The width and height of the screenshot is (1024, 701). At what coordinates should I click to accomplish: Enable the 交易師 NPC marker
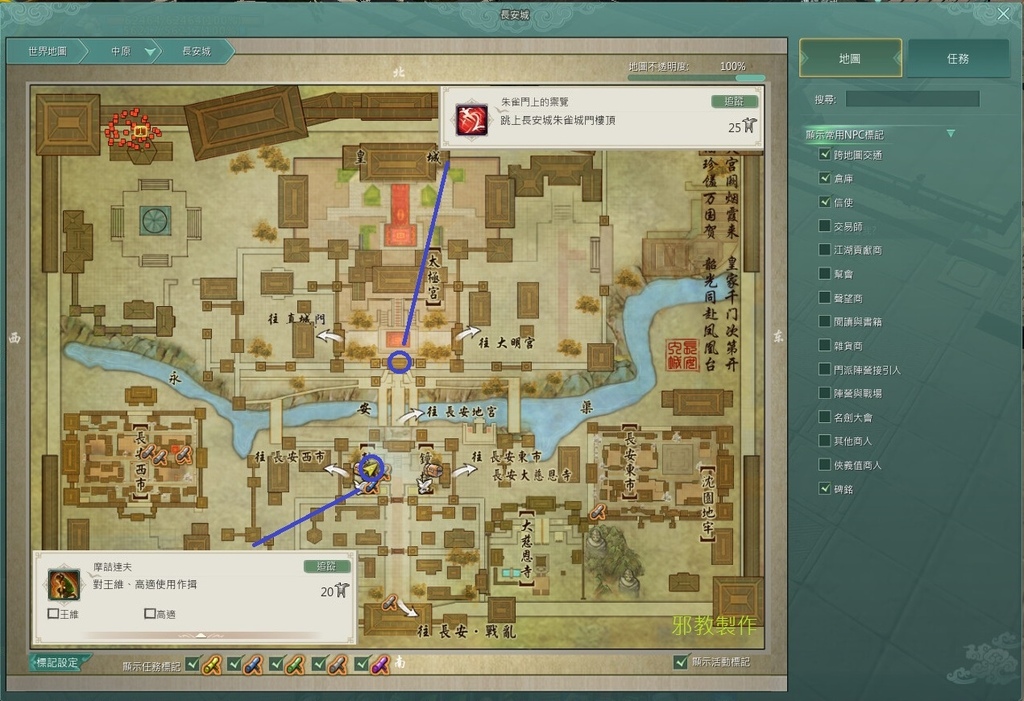[x=825, y=226]
